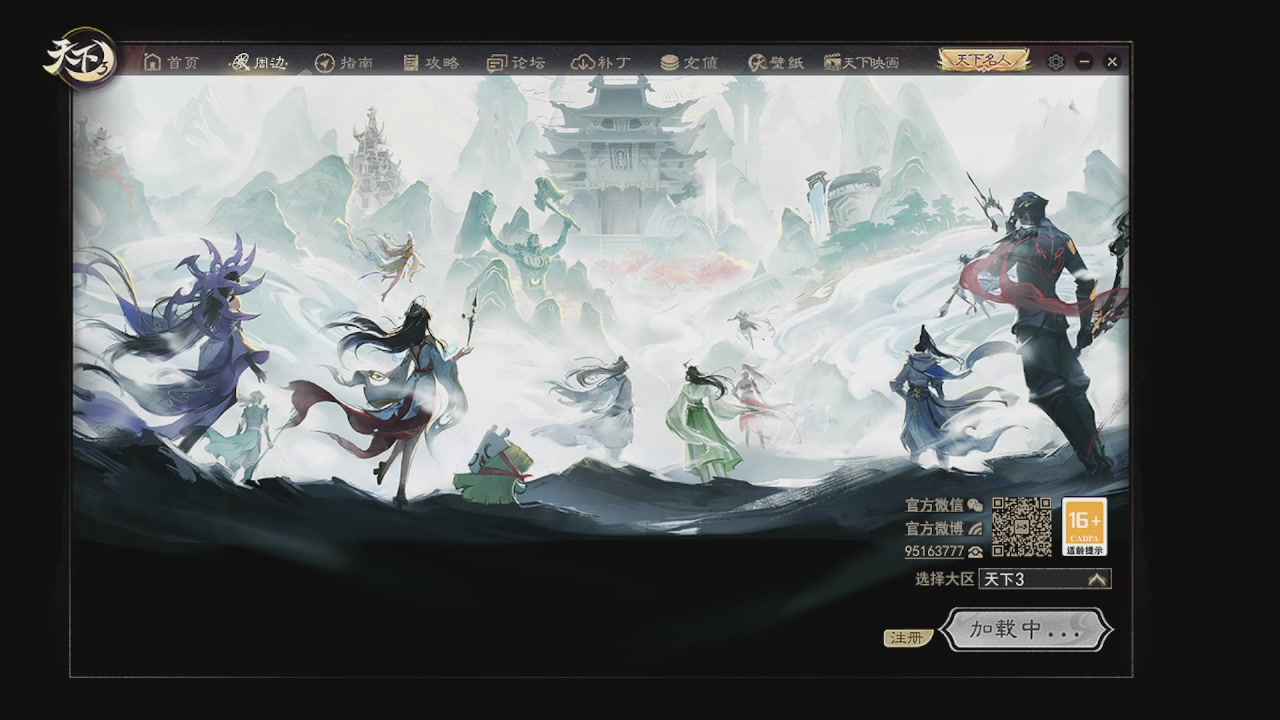Open the 天下映画 video icon

831,61
